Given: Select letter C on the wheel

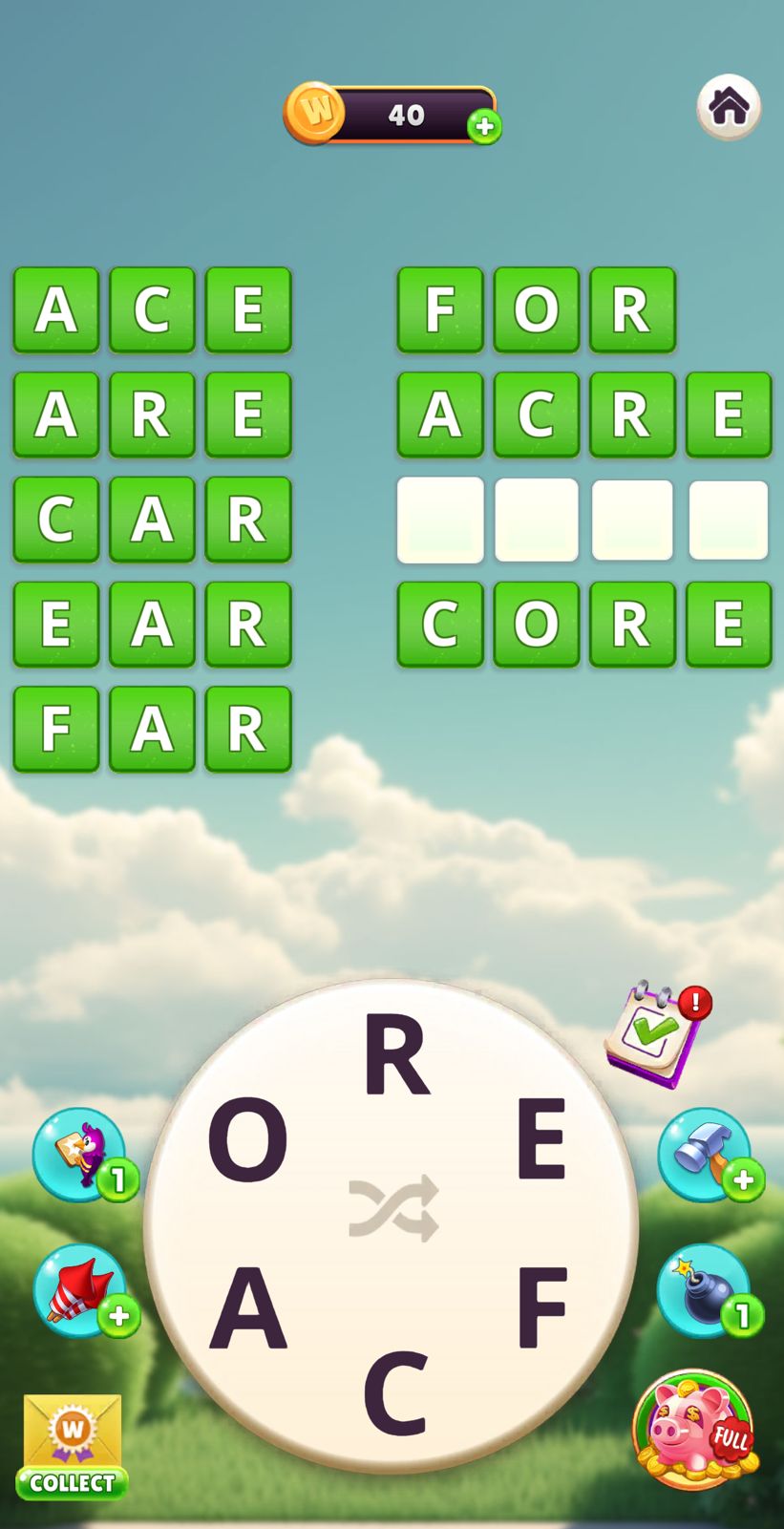Looking at the screenshot, I should tap(395, 1392).
